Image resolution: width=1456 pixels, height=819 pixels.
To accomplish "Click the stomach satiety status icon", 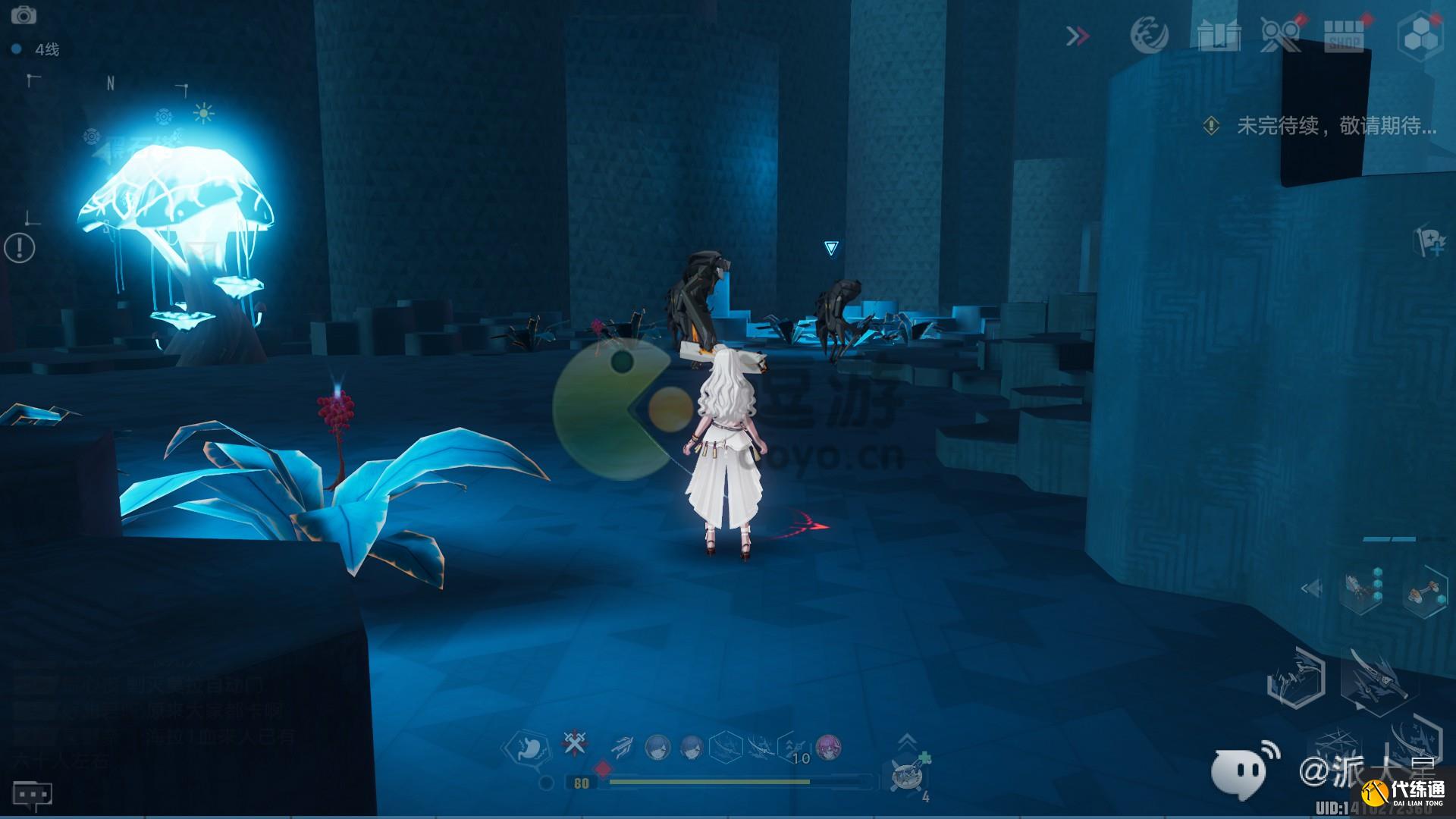I will pos(528,746).
